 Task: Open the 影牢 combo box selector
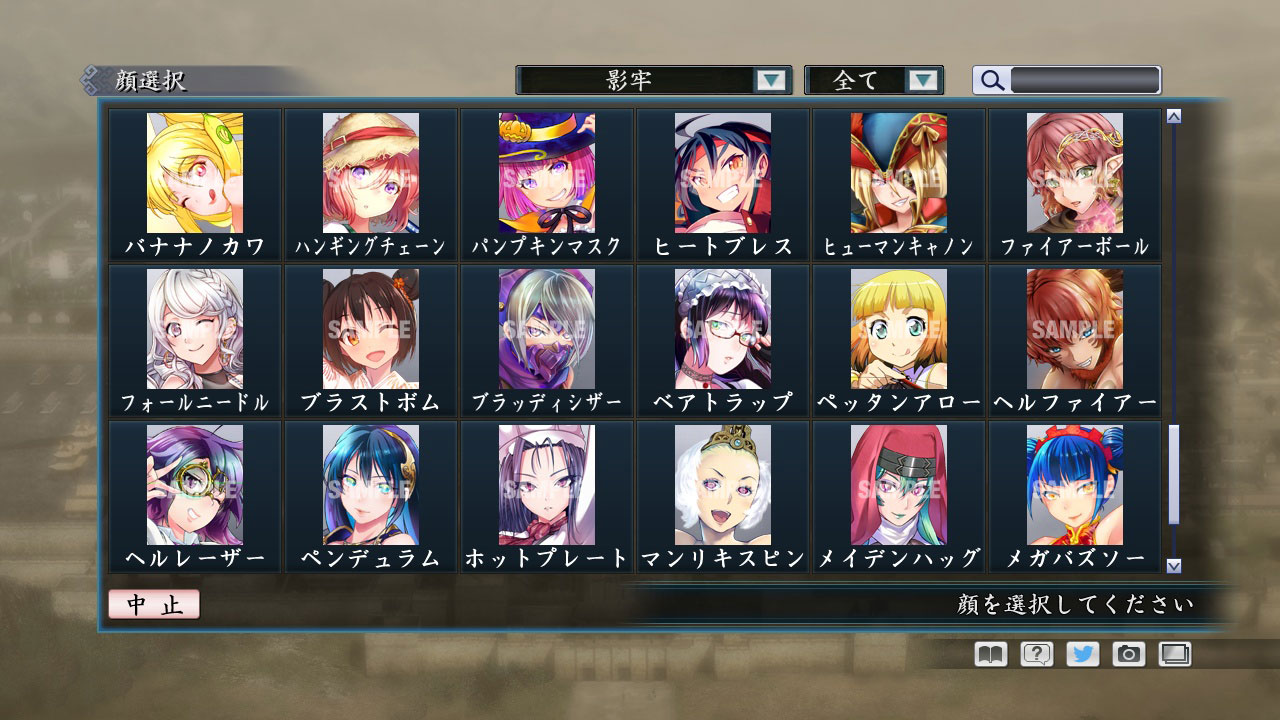[650, 80]
